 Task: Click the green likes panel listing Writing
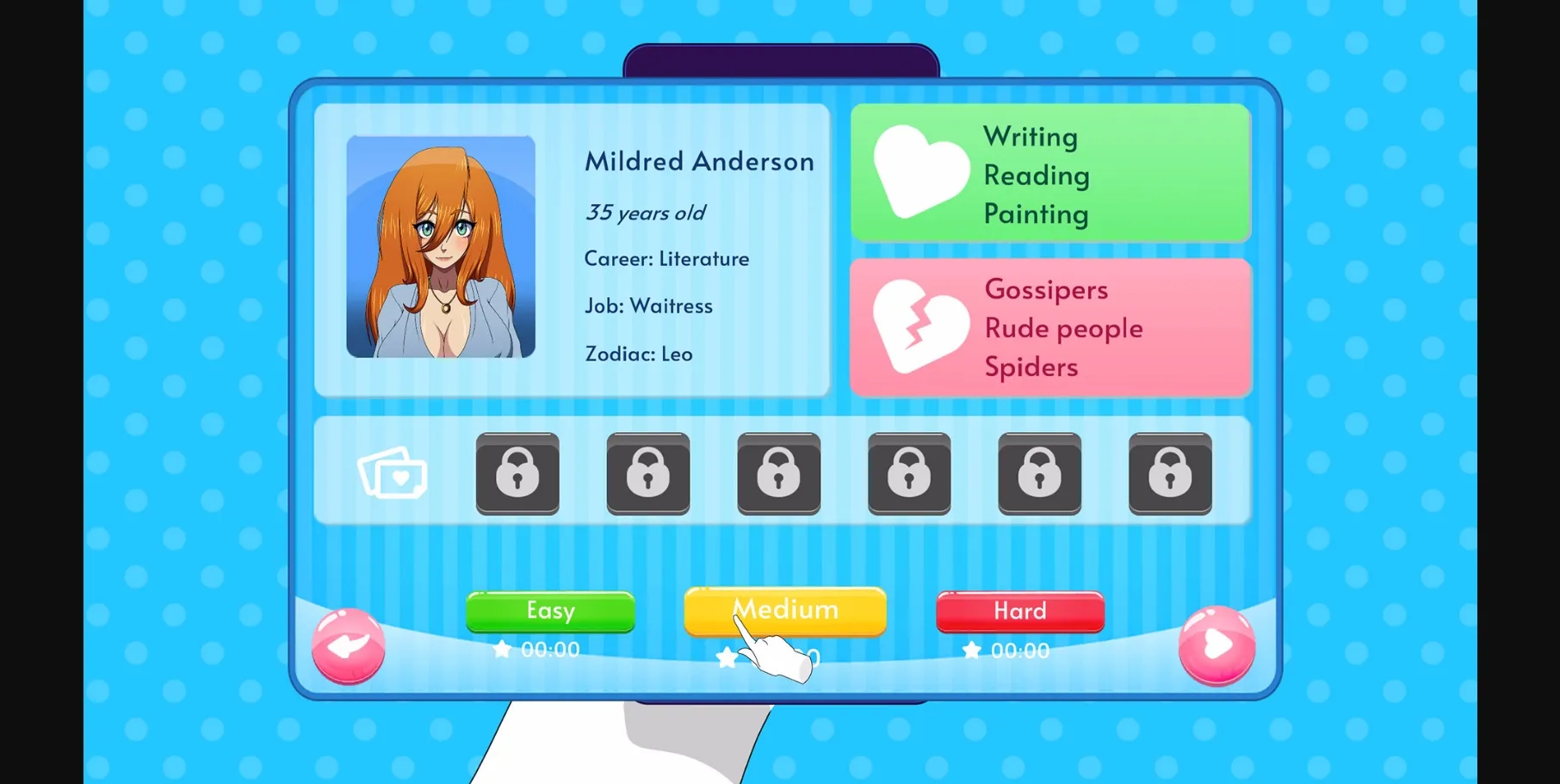click(x=1050, y=174)
